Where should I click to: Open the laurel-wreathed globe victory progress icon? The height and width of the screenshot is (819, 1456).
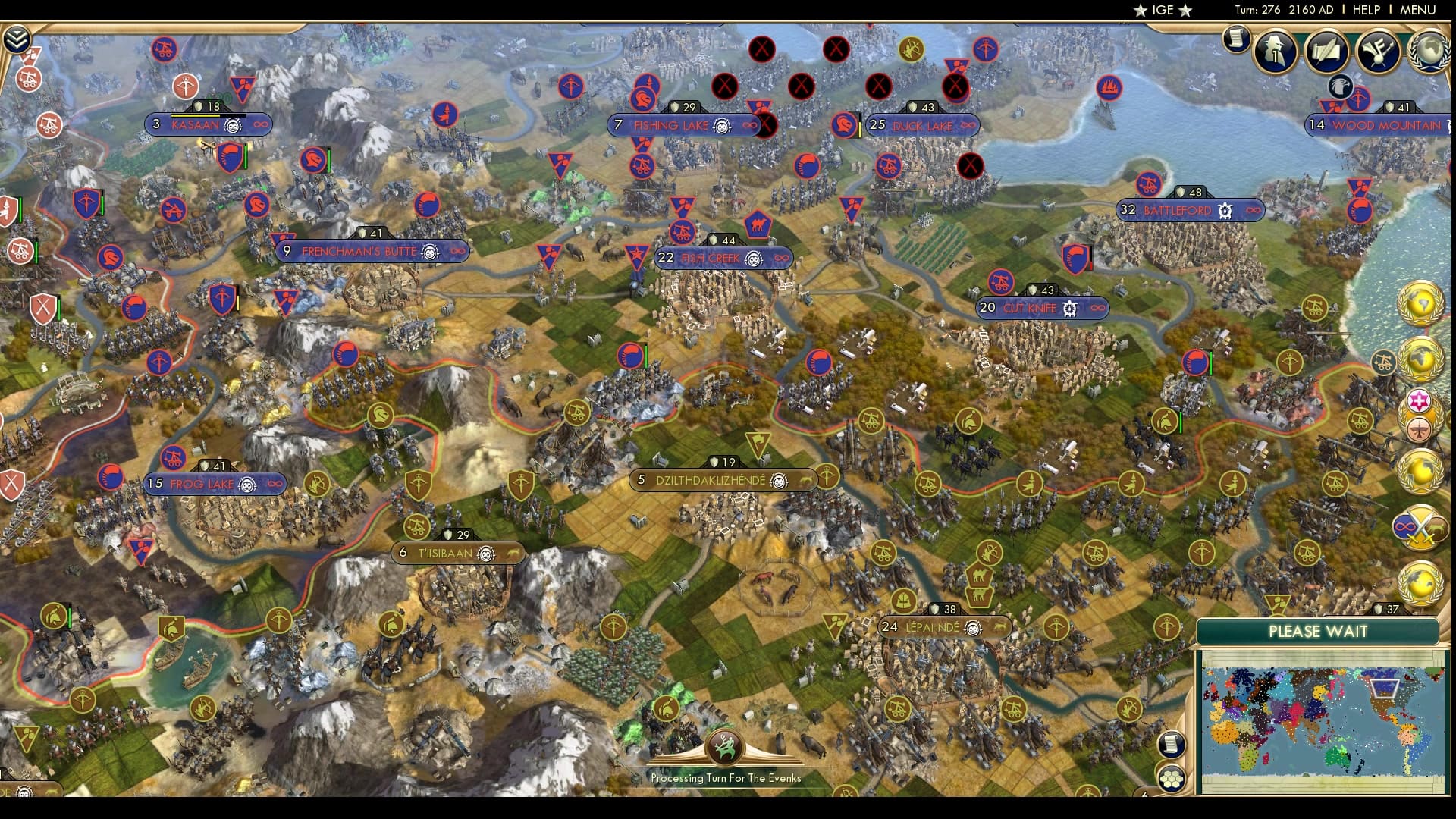coord(1427,52)
